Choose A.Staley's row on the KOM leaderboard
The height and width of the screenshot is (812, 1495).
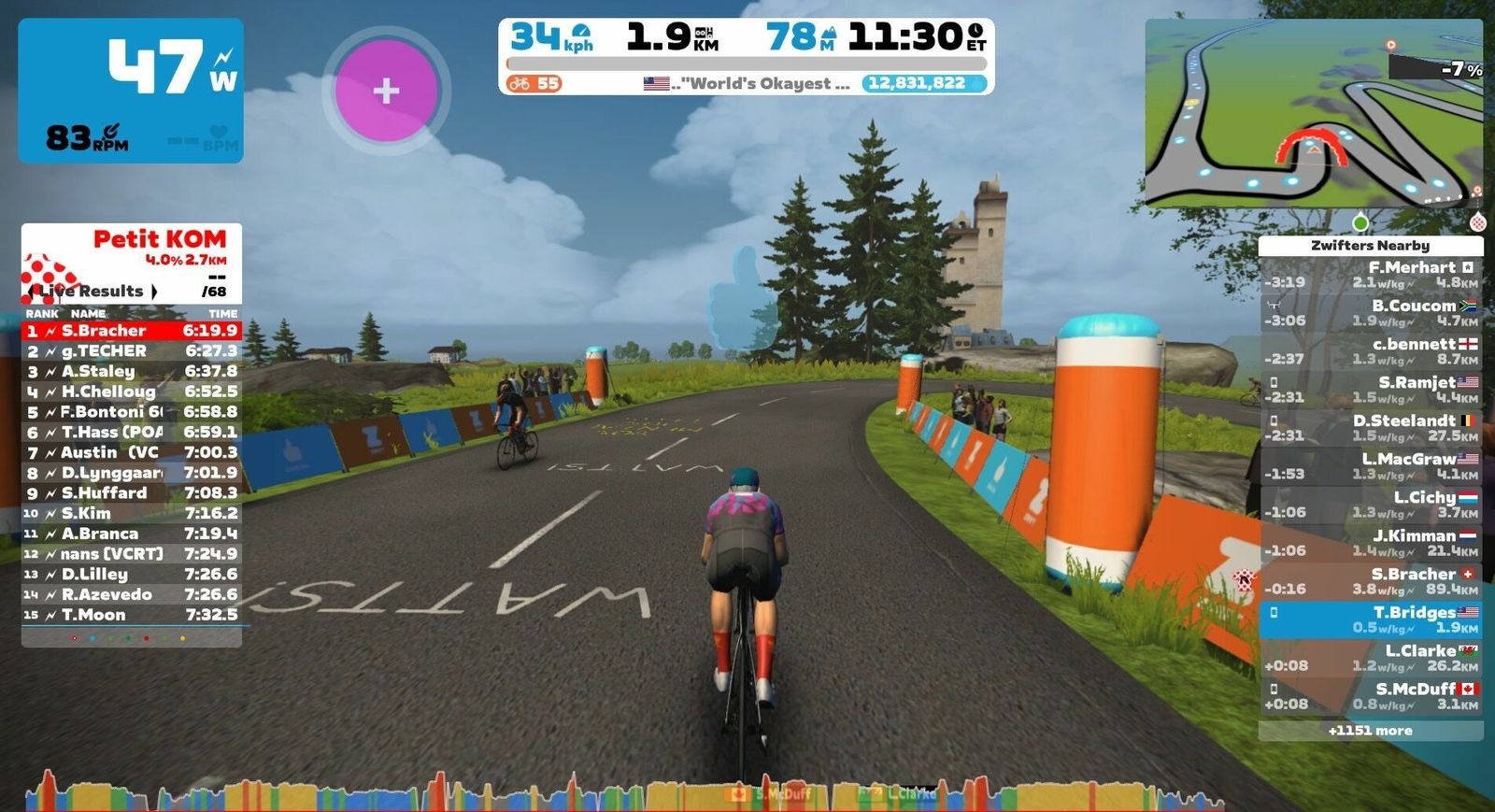coord(131,372)
